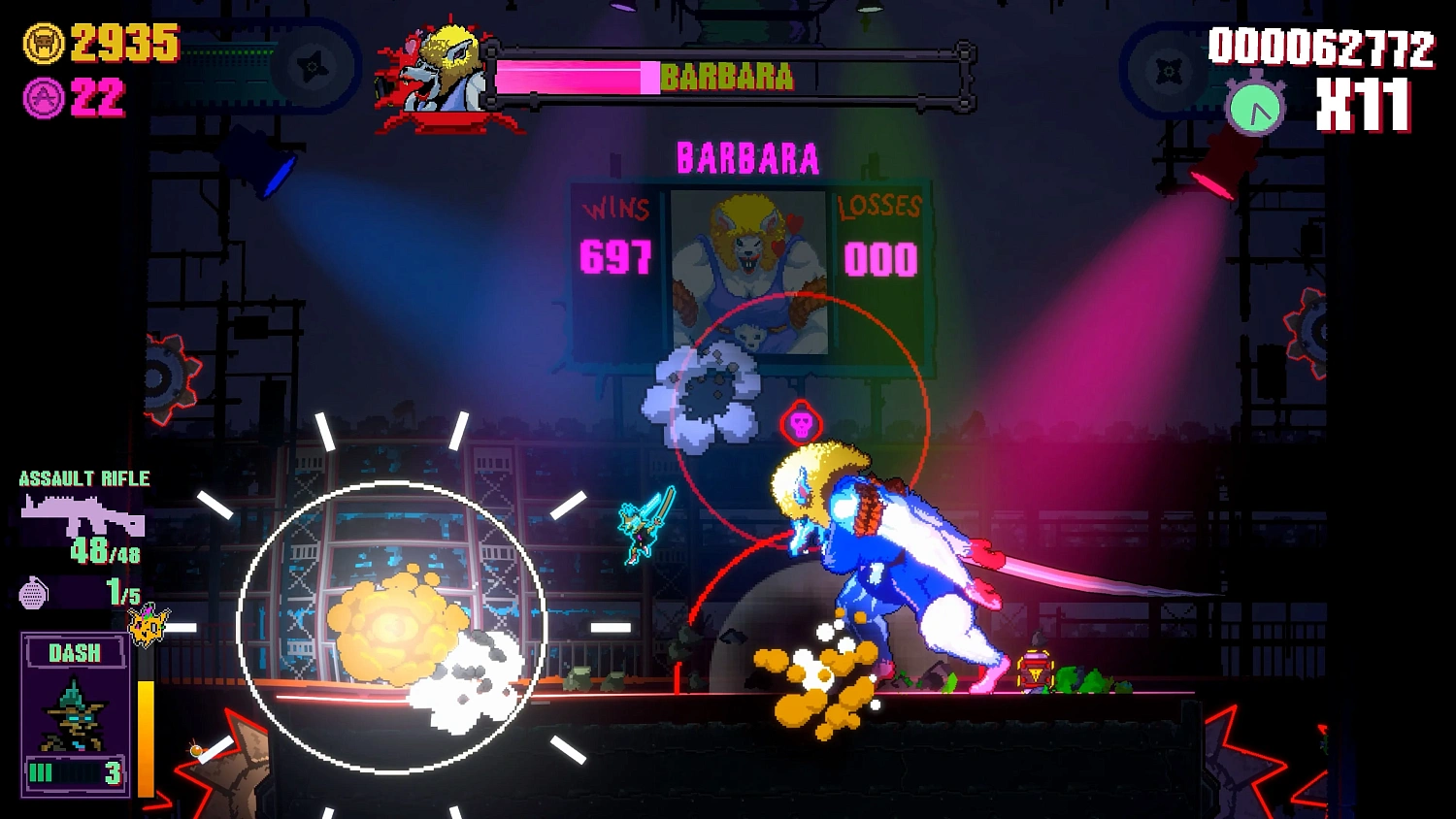Click the green combo timer clock

pos(1255,108)
